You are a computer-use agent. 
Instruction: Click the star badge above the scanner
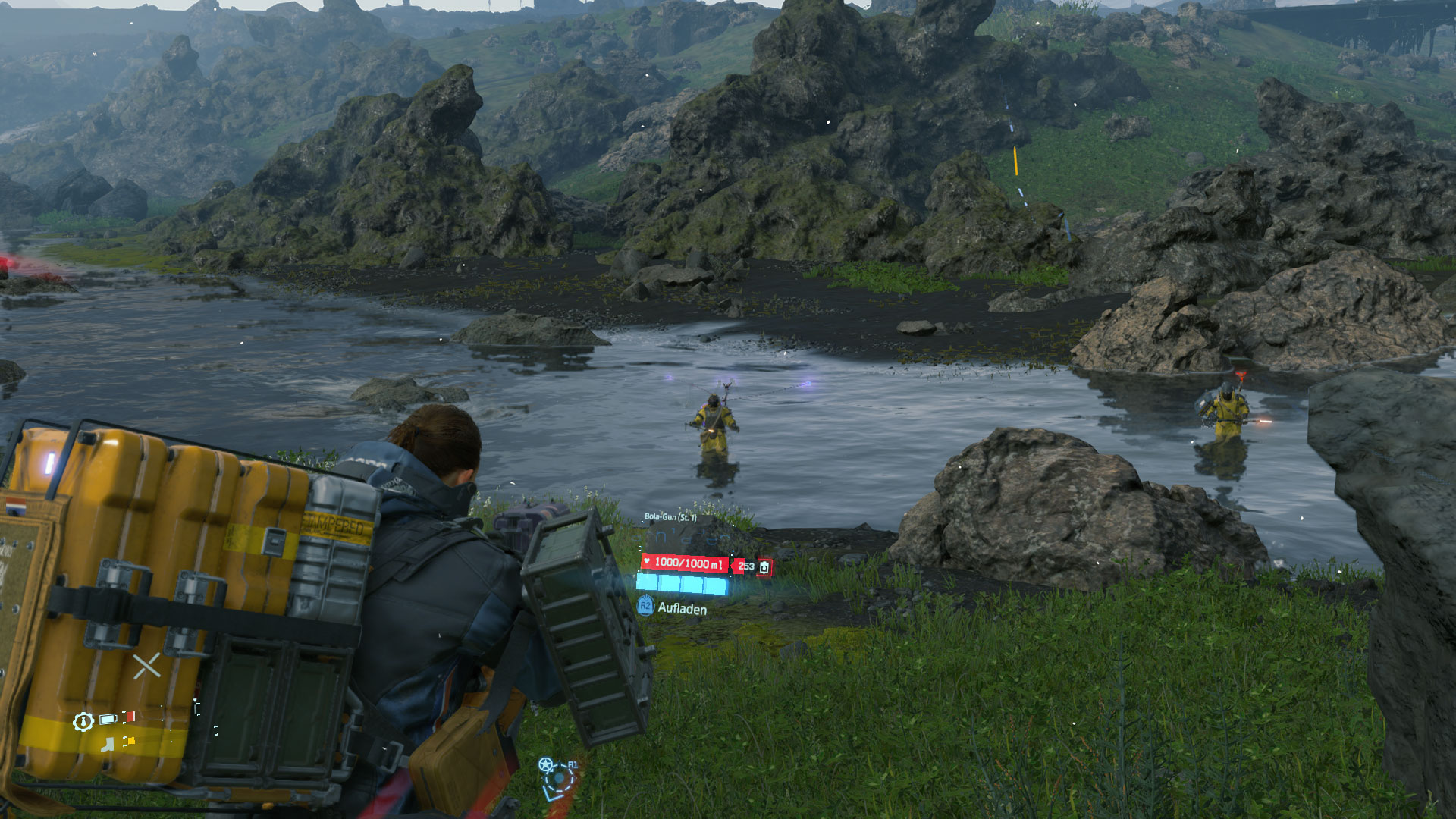pyautogui.click(x=545, y=764)
